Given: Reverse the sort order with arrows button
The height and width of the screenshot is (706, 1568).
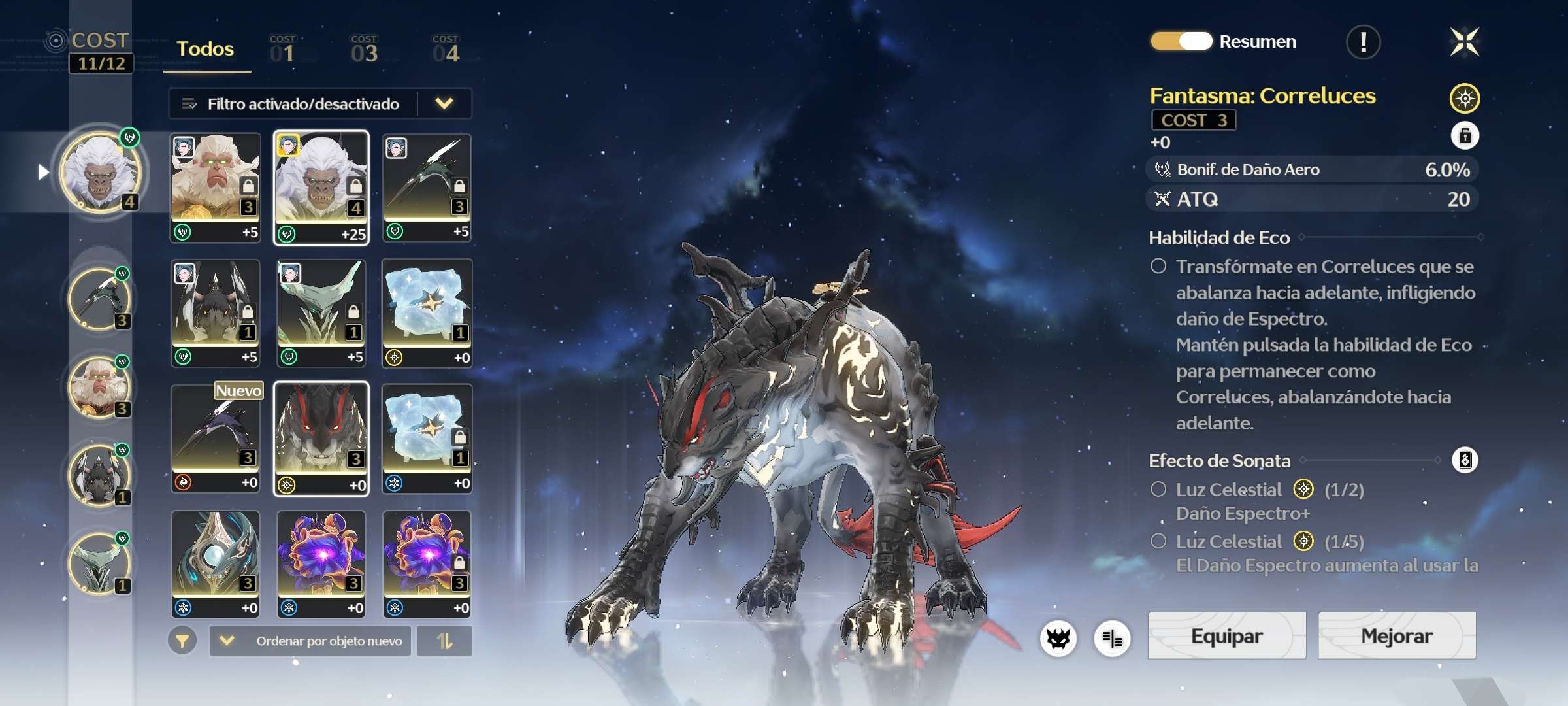Looking at the screenshot, I should click(444, 641).
